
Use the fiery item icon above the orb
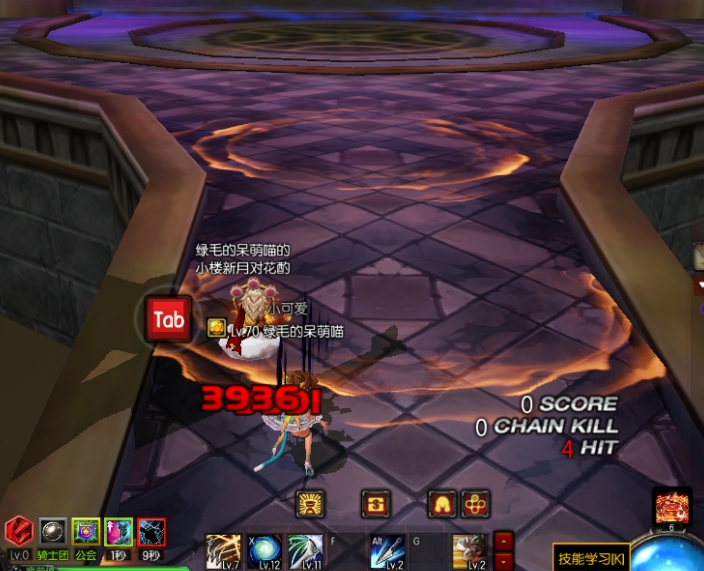point(672,507)
